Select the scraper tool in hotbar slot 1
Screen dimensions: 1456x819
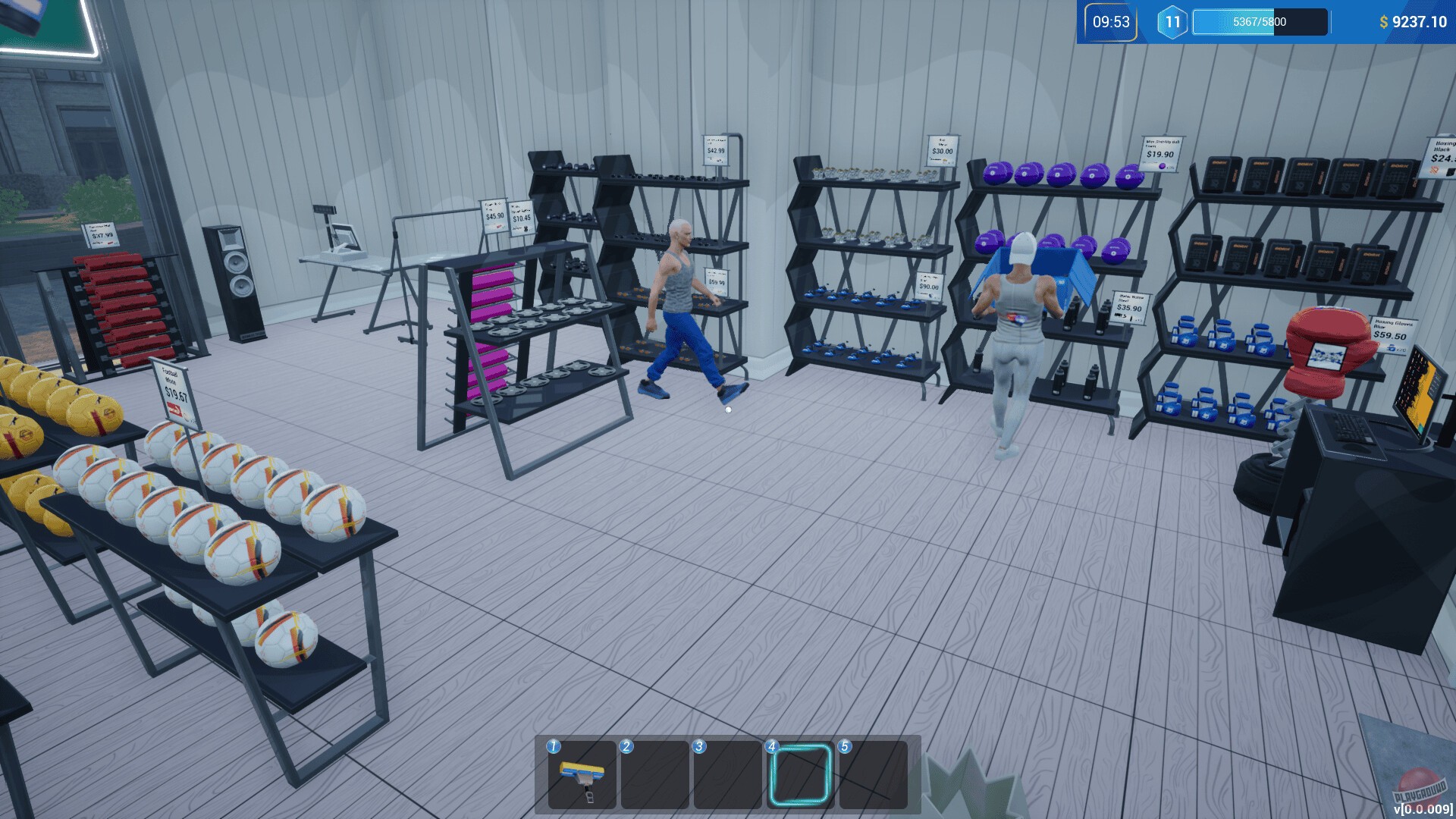582,775
